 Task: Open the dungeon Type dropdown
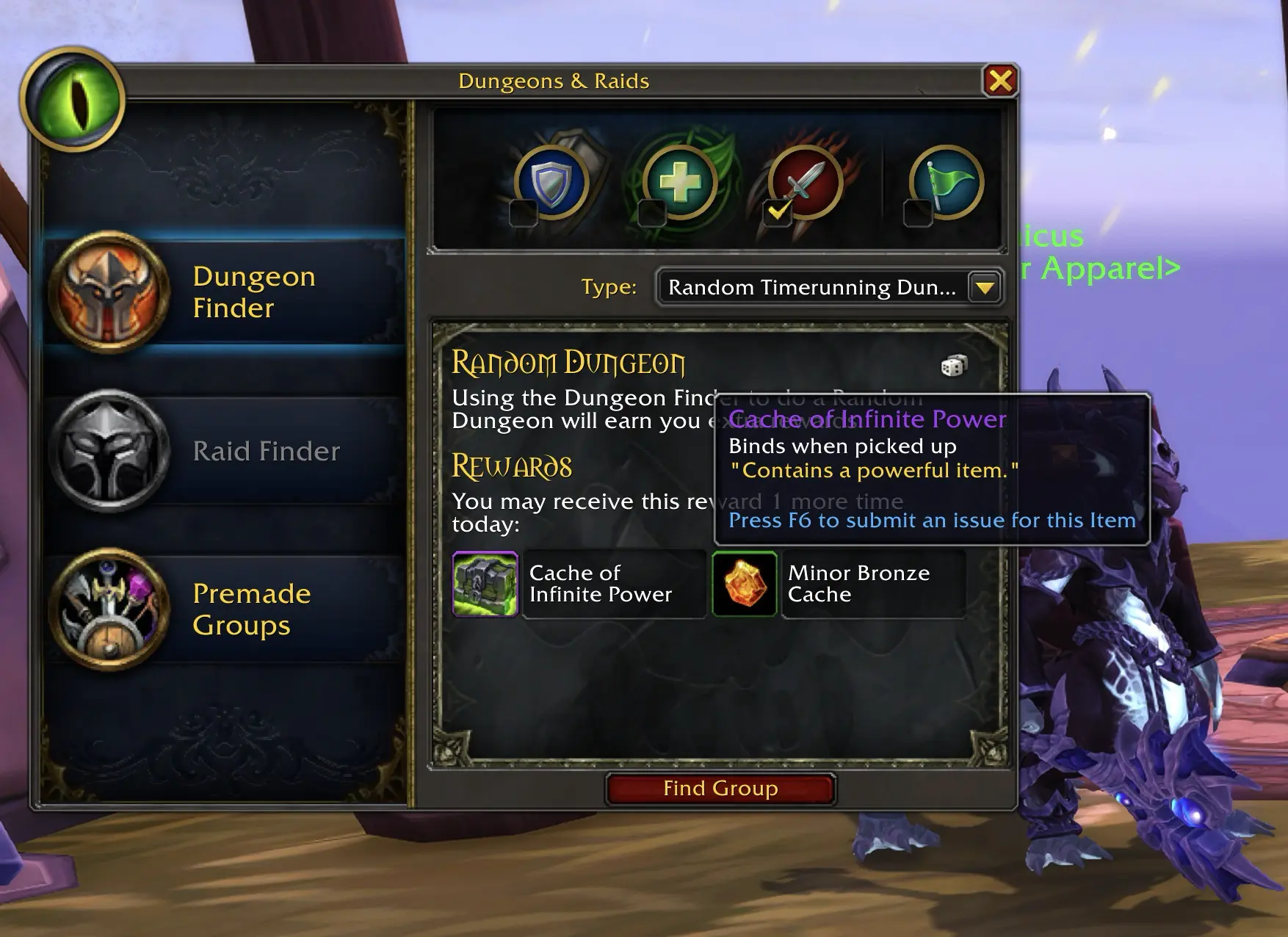985,287
